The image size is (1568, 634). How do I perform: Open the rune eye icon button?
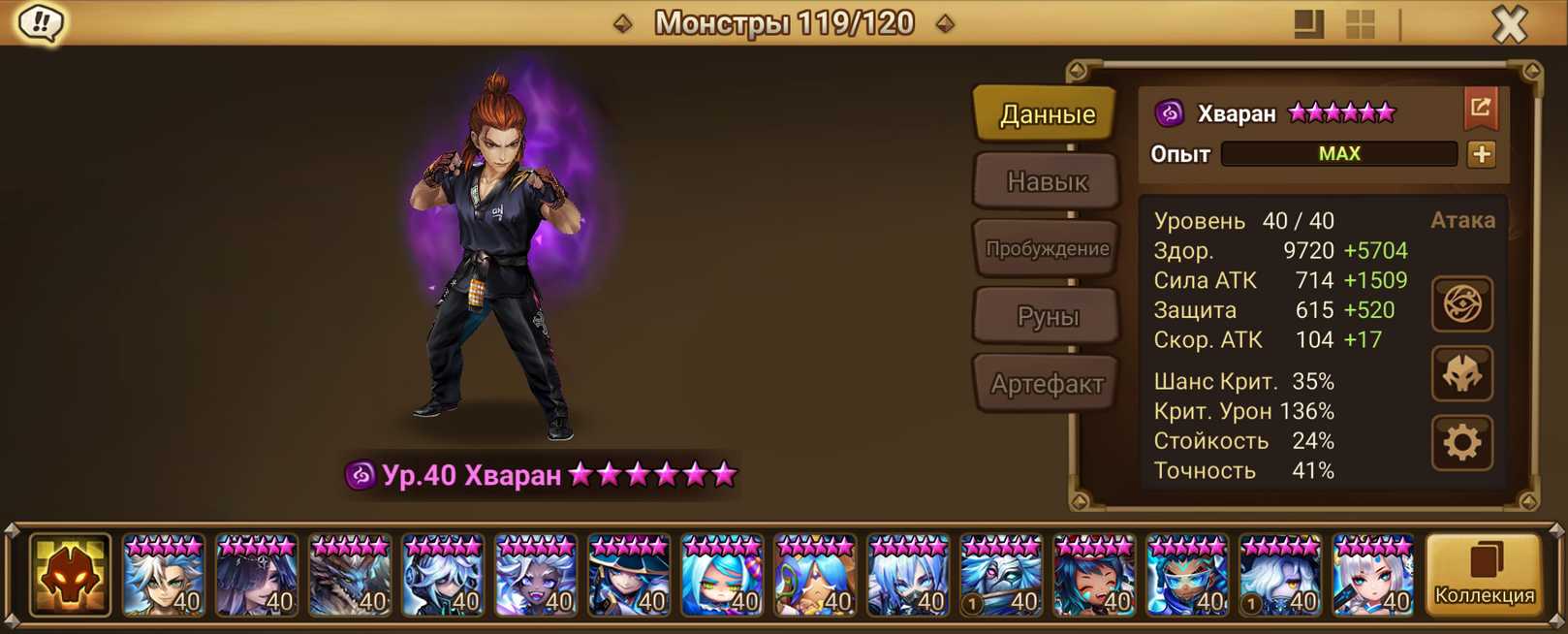point(1461,304)
